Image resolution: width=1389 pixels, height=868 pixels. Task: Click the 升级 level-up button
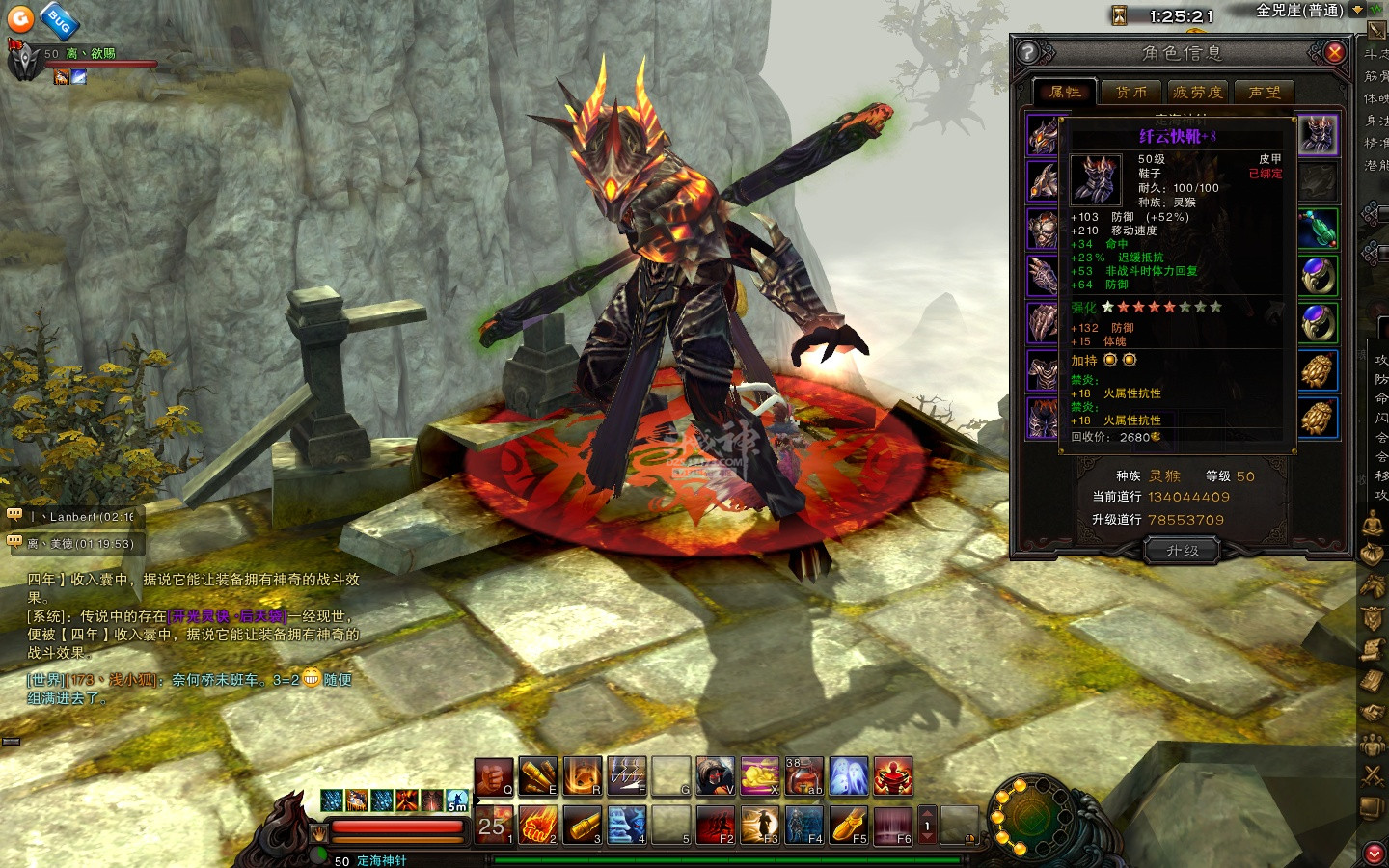[x=1183, y=551]
